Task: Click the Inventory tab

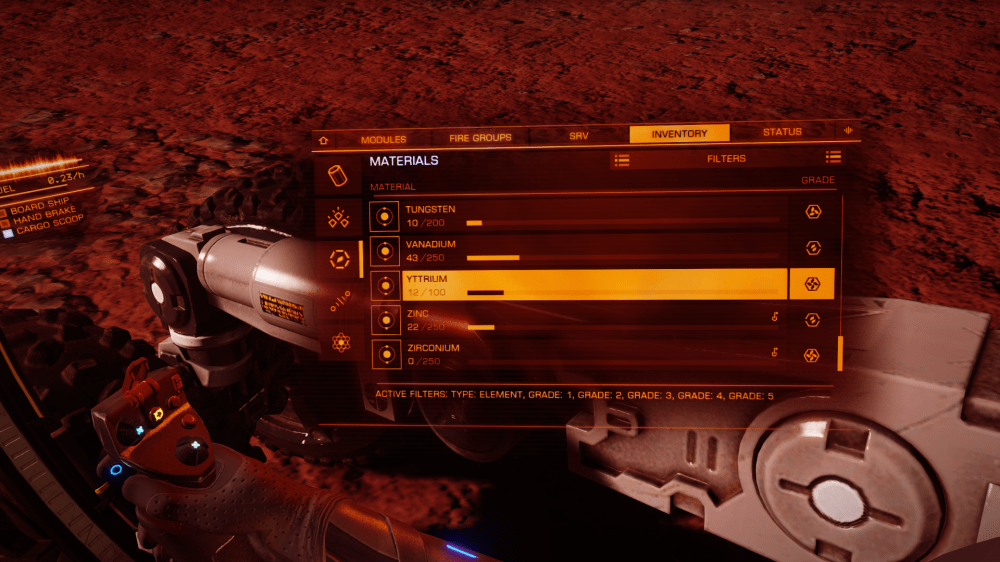Action: pos(679,134)
